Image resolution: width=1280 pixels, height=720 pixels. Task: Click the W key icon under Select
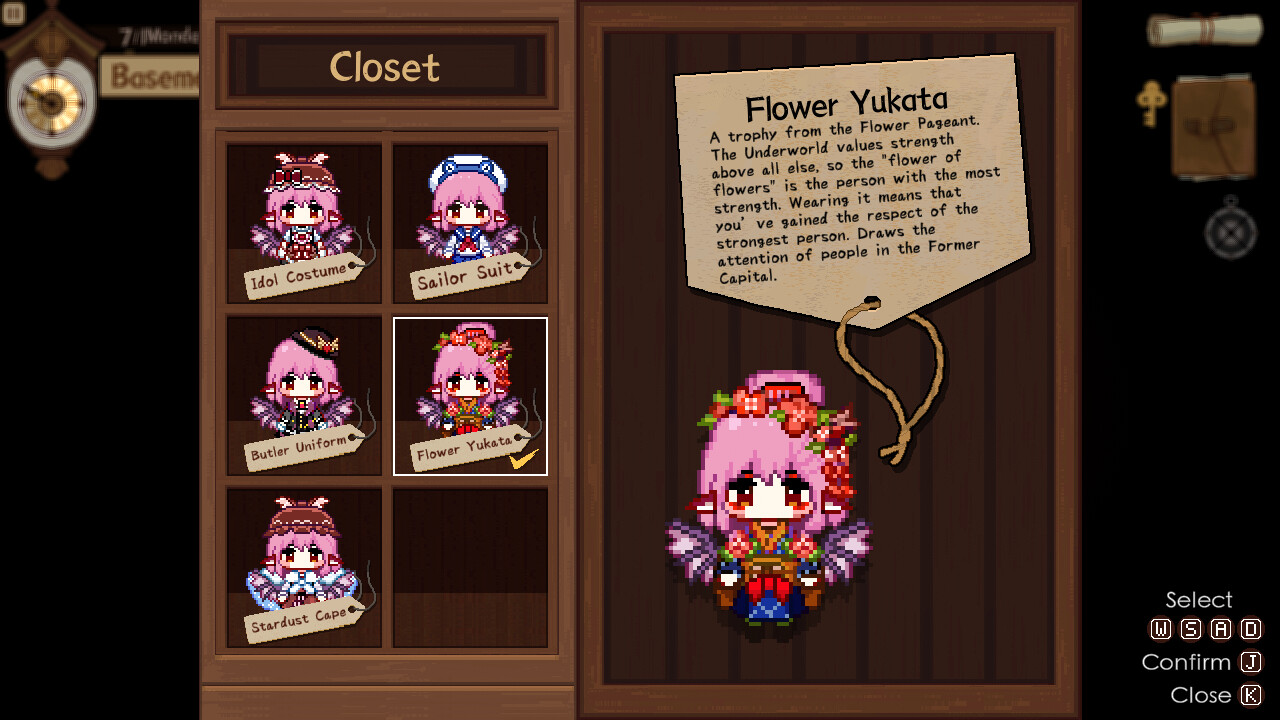(1162, 629)
